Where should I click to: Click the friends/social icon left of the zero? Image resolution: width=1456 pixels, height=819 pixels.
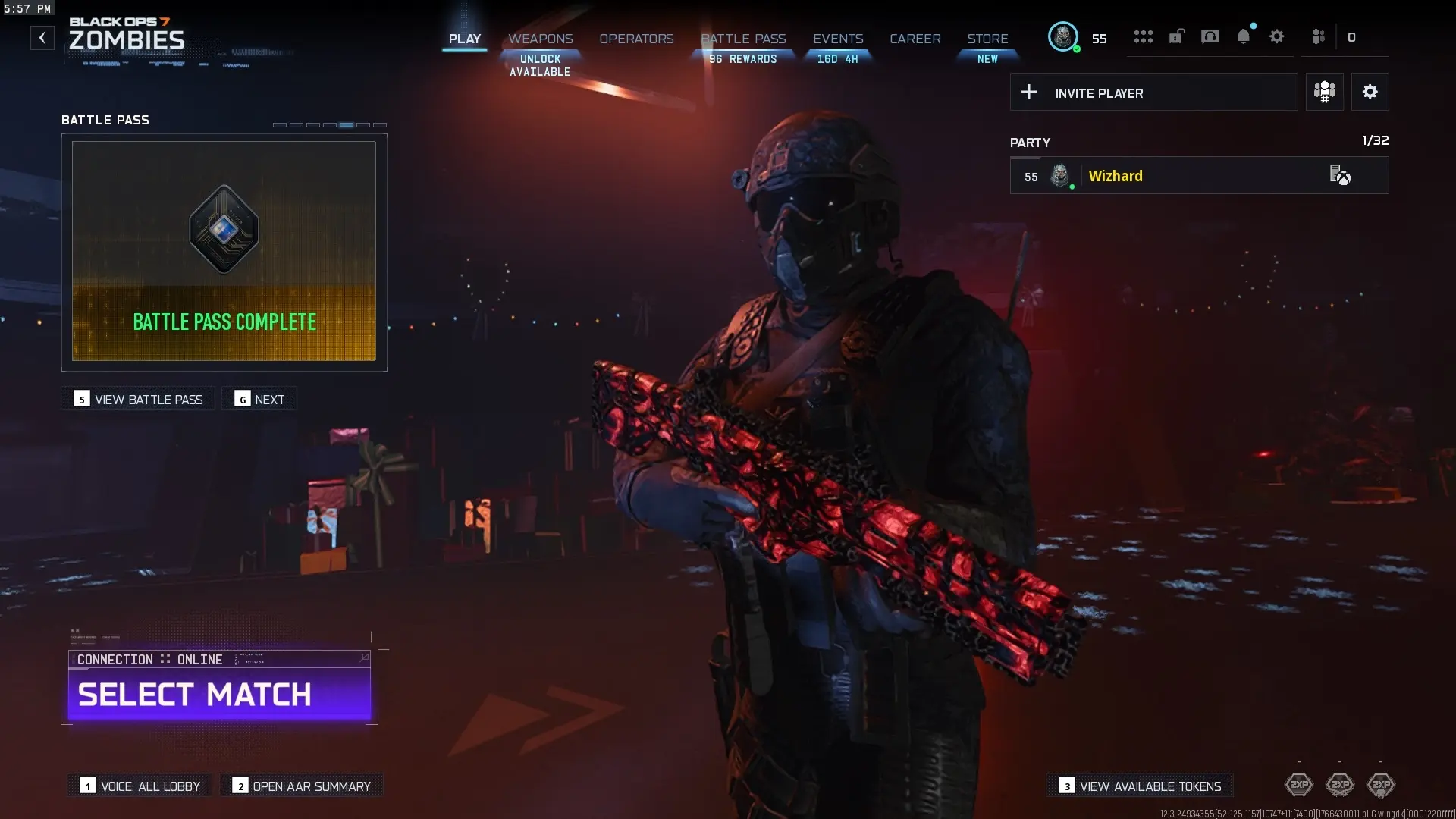(x=1319, y=37)
